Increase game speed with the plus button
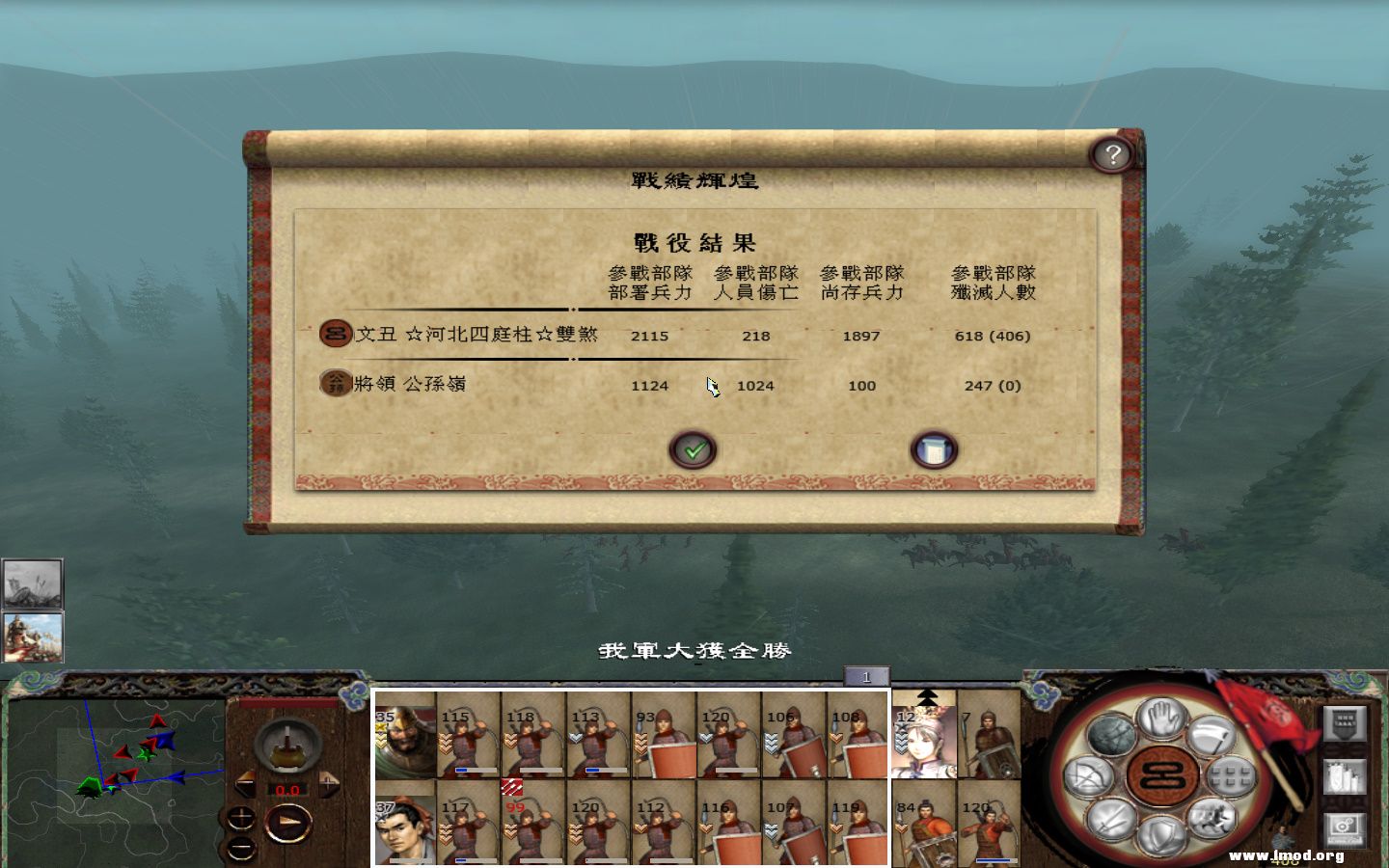 (x=327, y=784)
